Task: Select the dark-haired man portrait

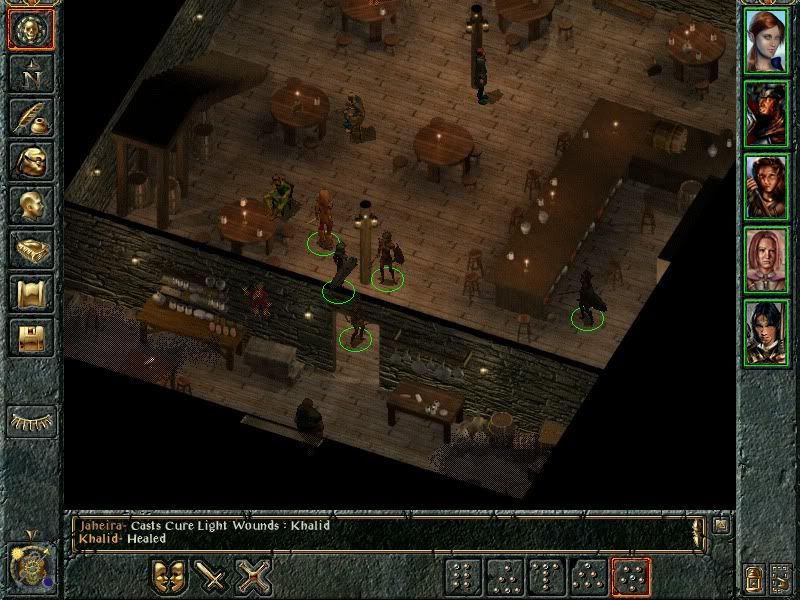Action: [x=766, y=333]
